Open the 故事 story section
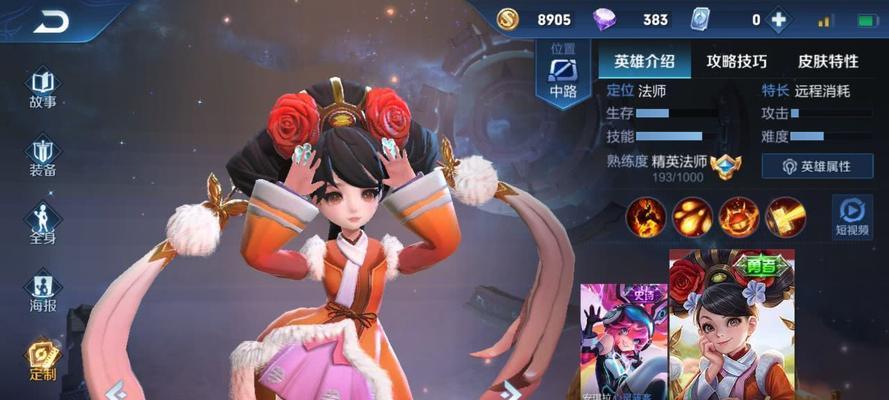This screenshot has height=400, width=889. point(42,88)
